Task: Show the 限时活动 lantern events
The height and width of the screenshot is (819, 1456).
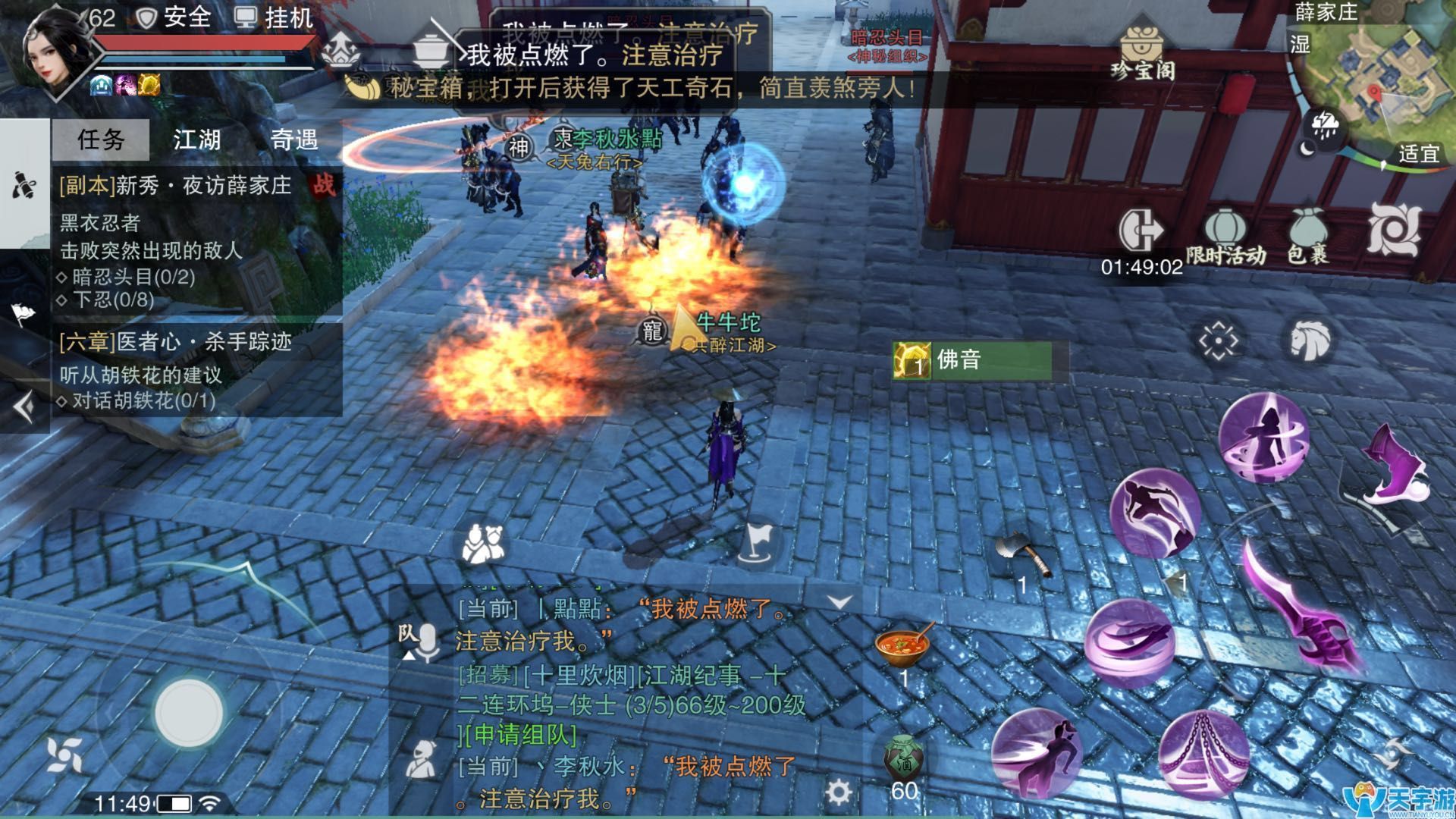Action: pyautogui.click(x=1225, y=235)
